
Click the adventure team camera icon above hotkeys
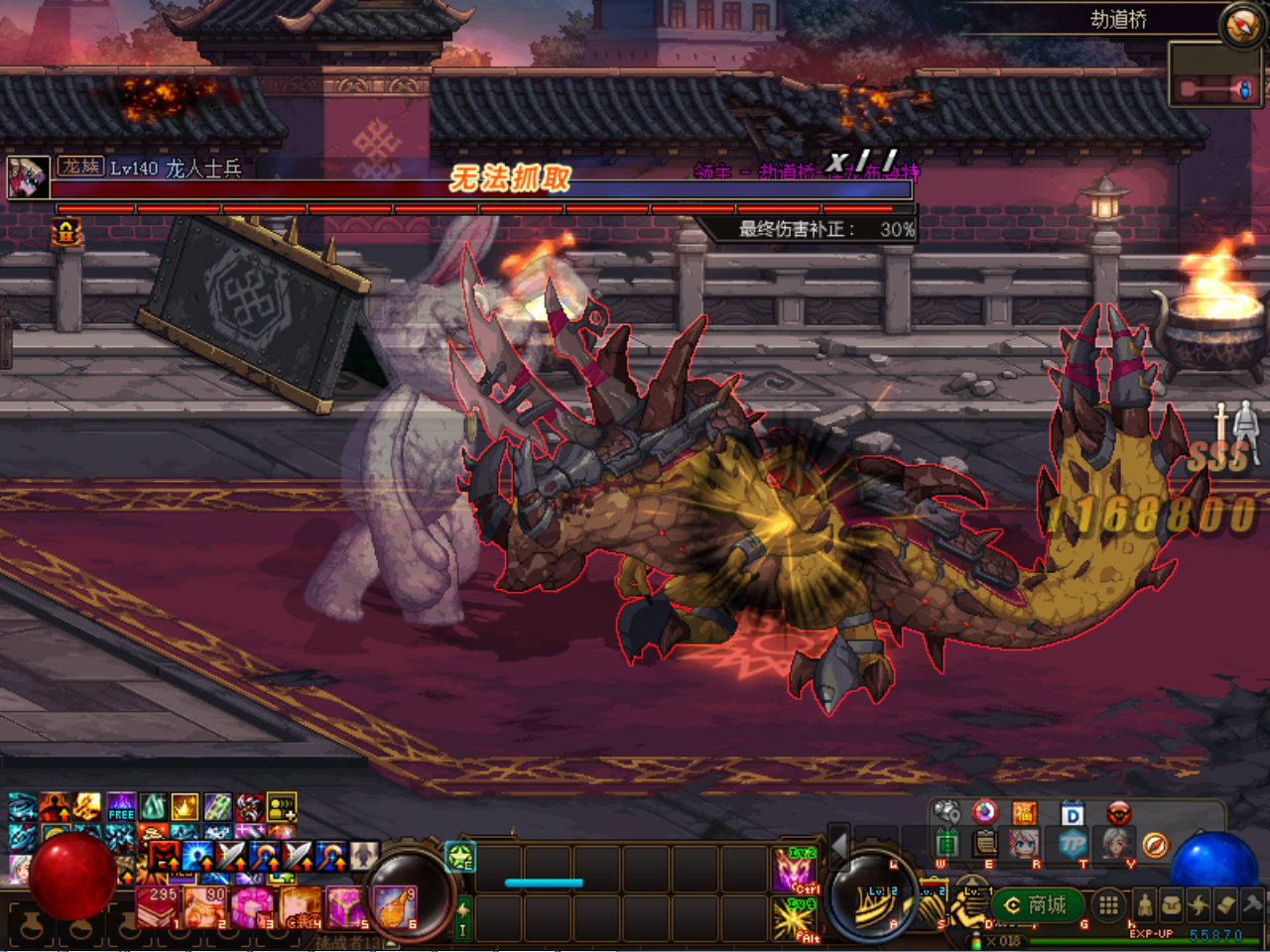[x=946, y=810]
